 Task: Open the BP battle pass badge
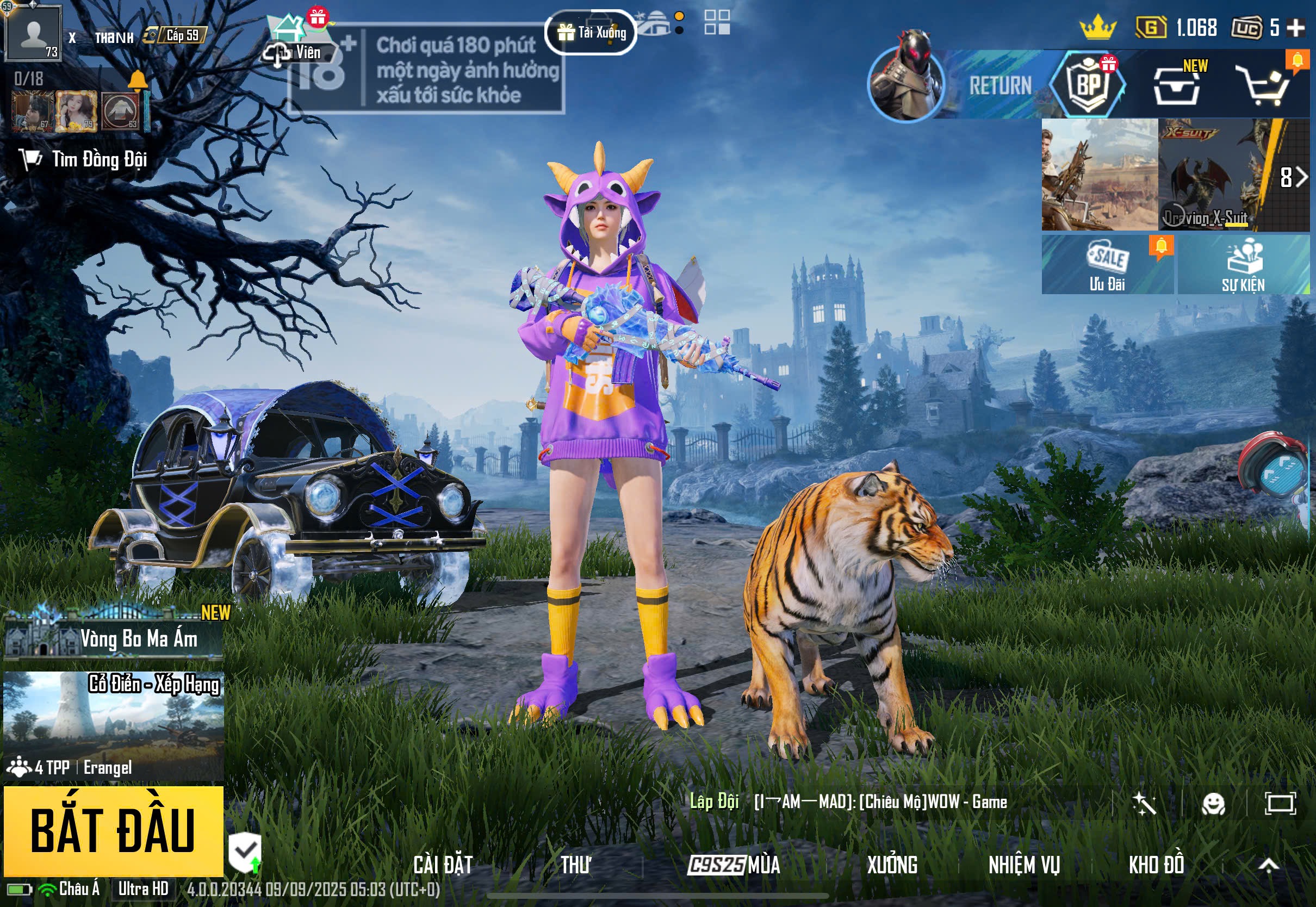[x=1088, y=85]
